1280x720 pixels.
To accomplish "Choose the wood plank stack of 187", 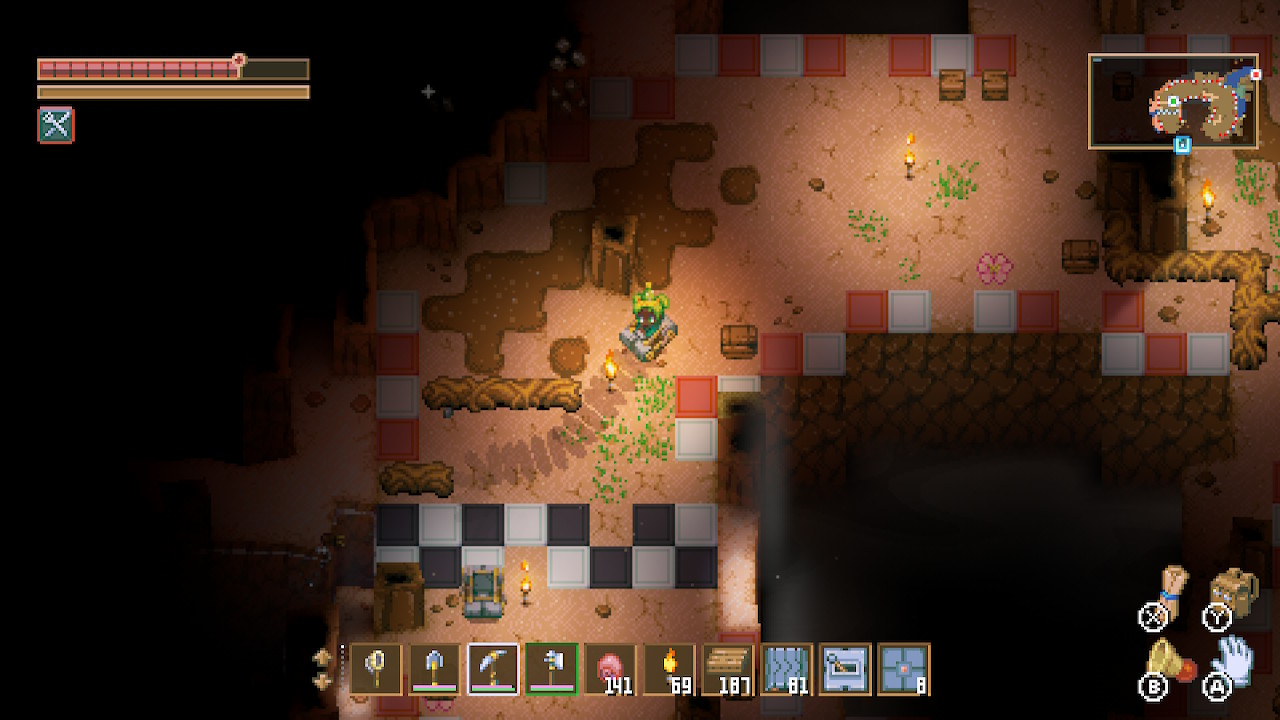I will [x=728, y=668].
